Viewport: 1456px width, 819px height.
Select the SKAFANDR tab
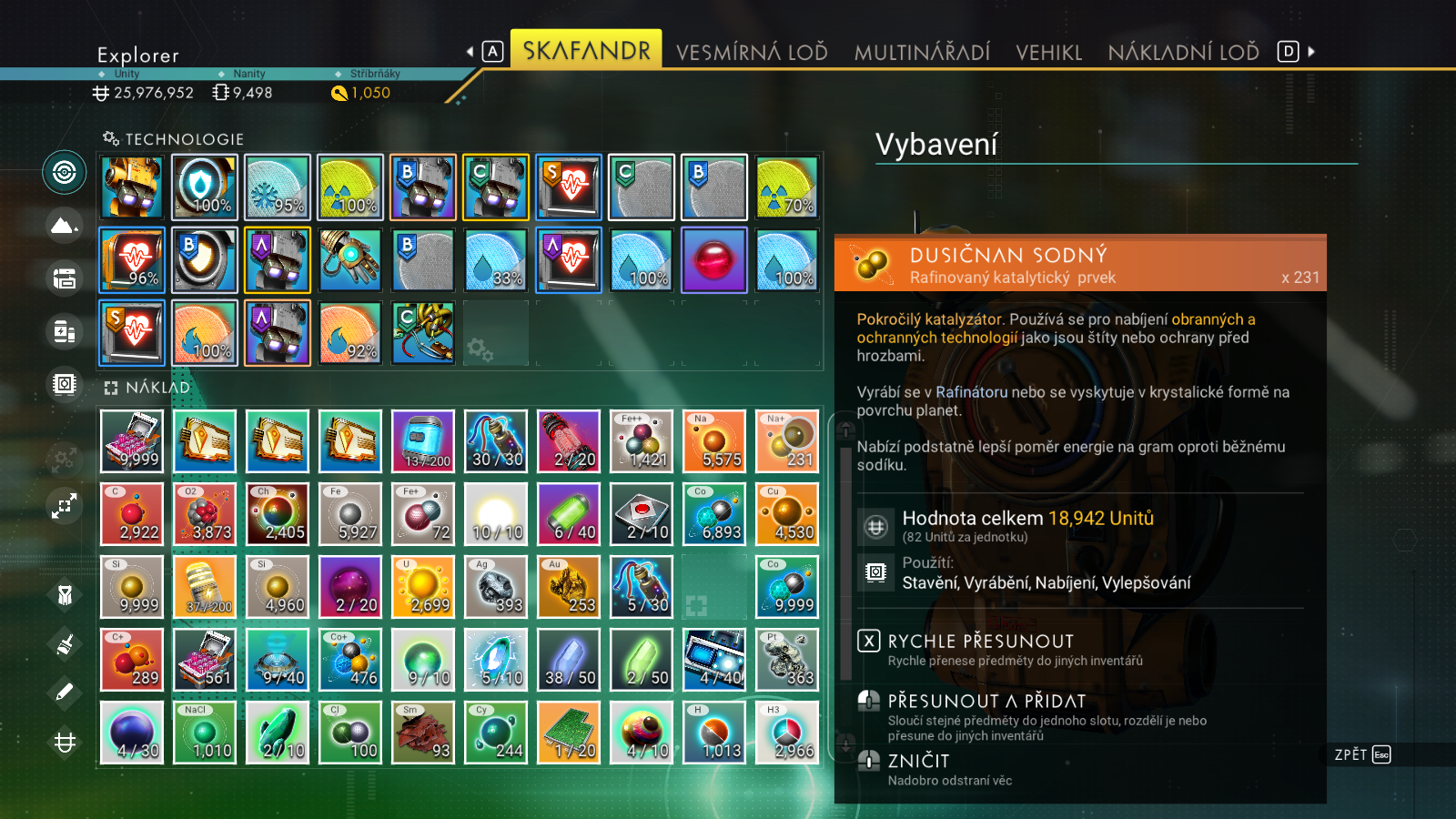tap(586, 50)
